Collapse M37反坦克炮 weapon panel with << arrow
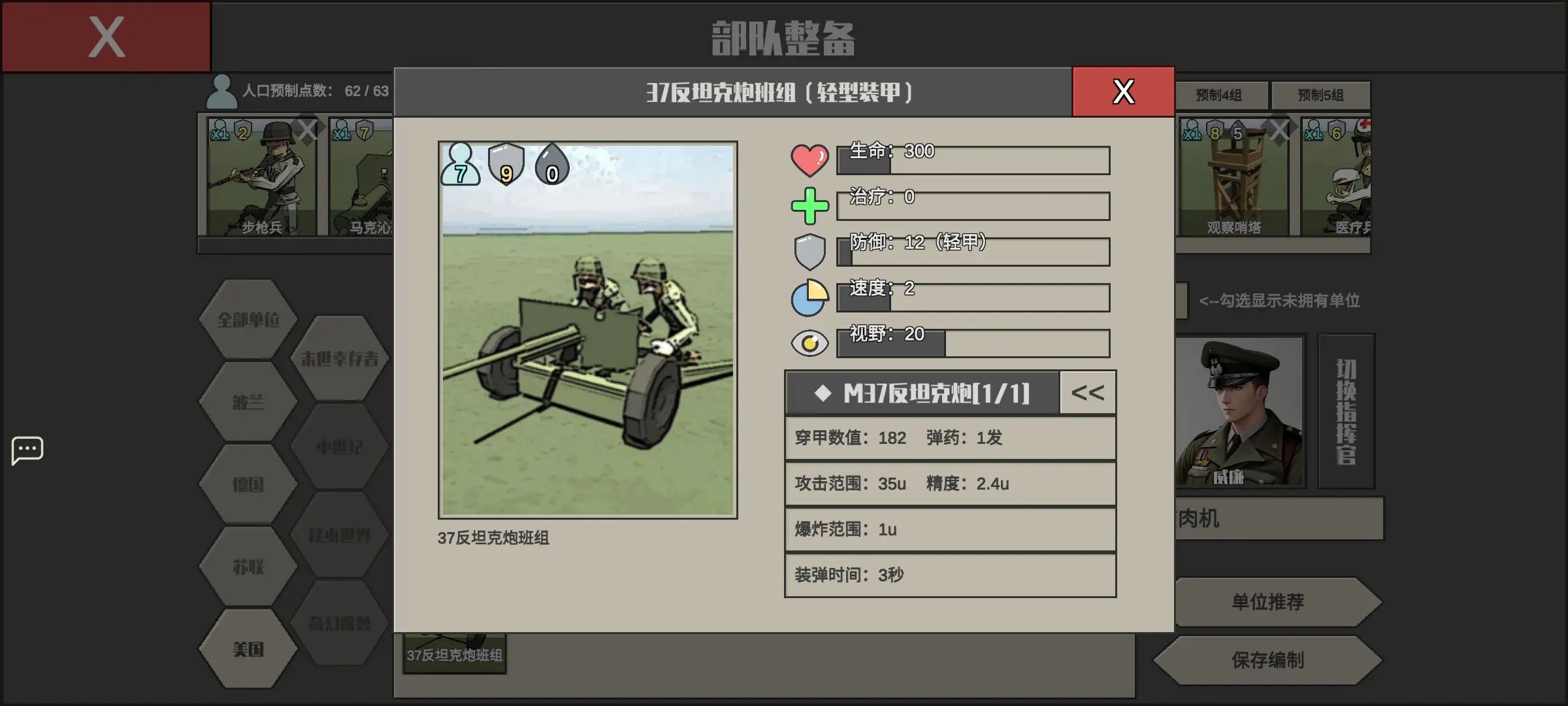Viewport: 1568px width, 706px height. [x=1086, y=392]
